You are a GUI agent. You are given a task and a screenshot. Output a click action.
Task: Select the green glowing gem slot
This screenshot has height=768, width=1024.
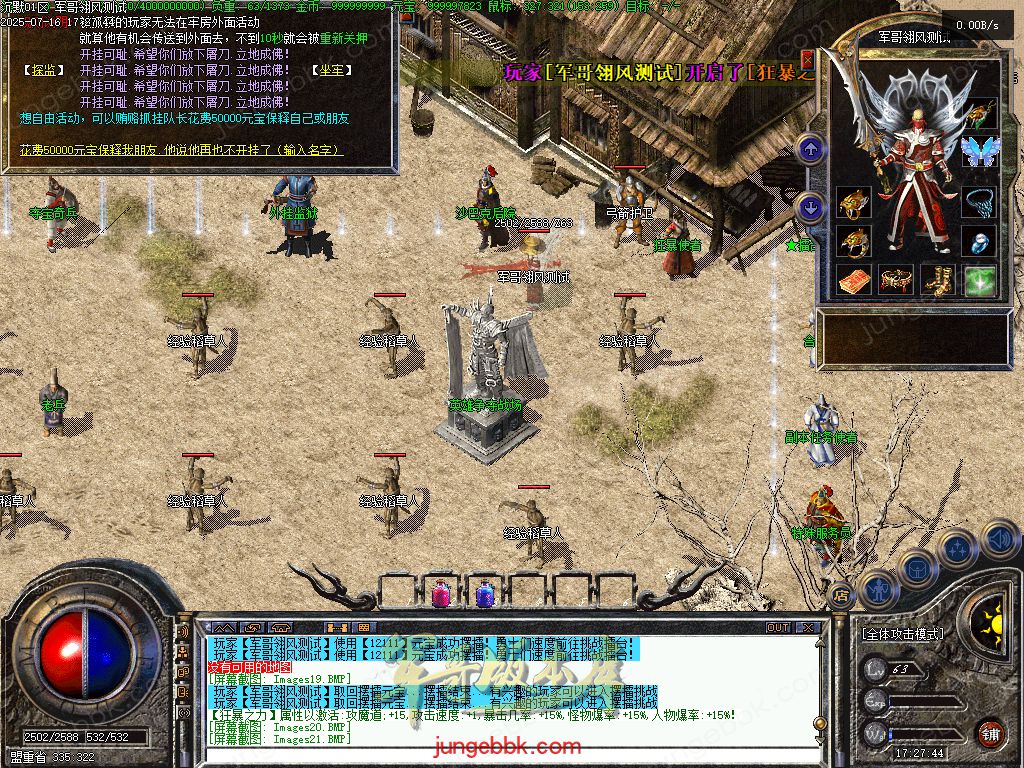click(x=979, y=281)
